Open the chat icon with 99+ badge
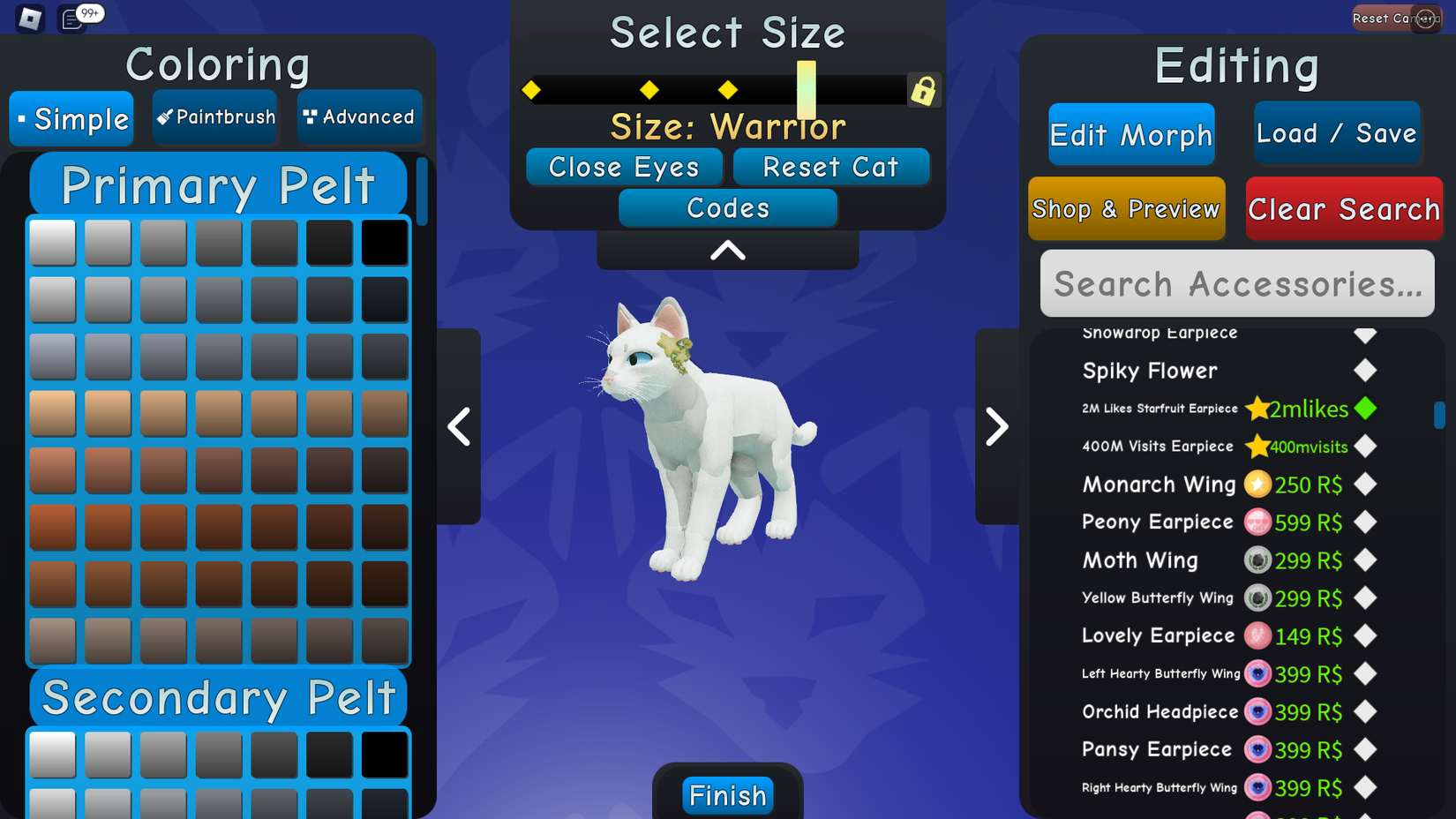This screenshot has height=819, width=1456. click(71, 18)
